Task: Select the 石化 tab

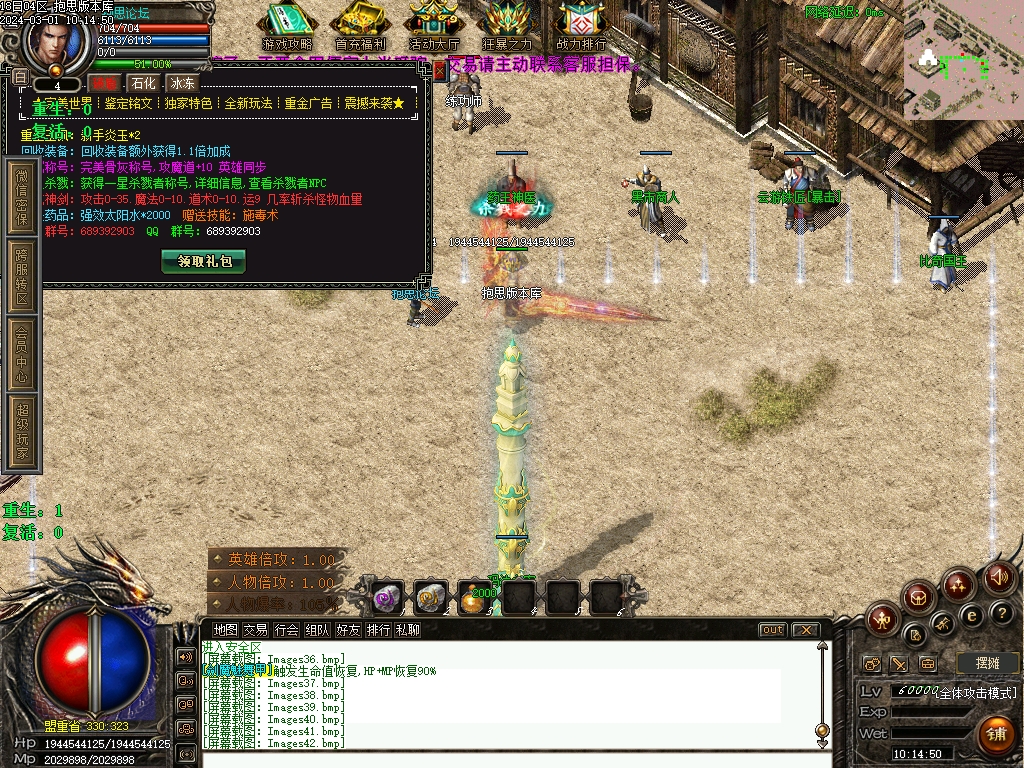Action: tap(143, 83)
